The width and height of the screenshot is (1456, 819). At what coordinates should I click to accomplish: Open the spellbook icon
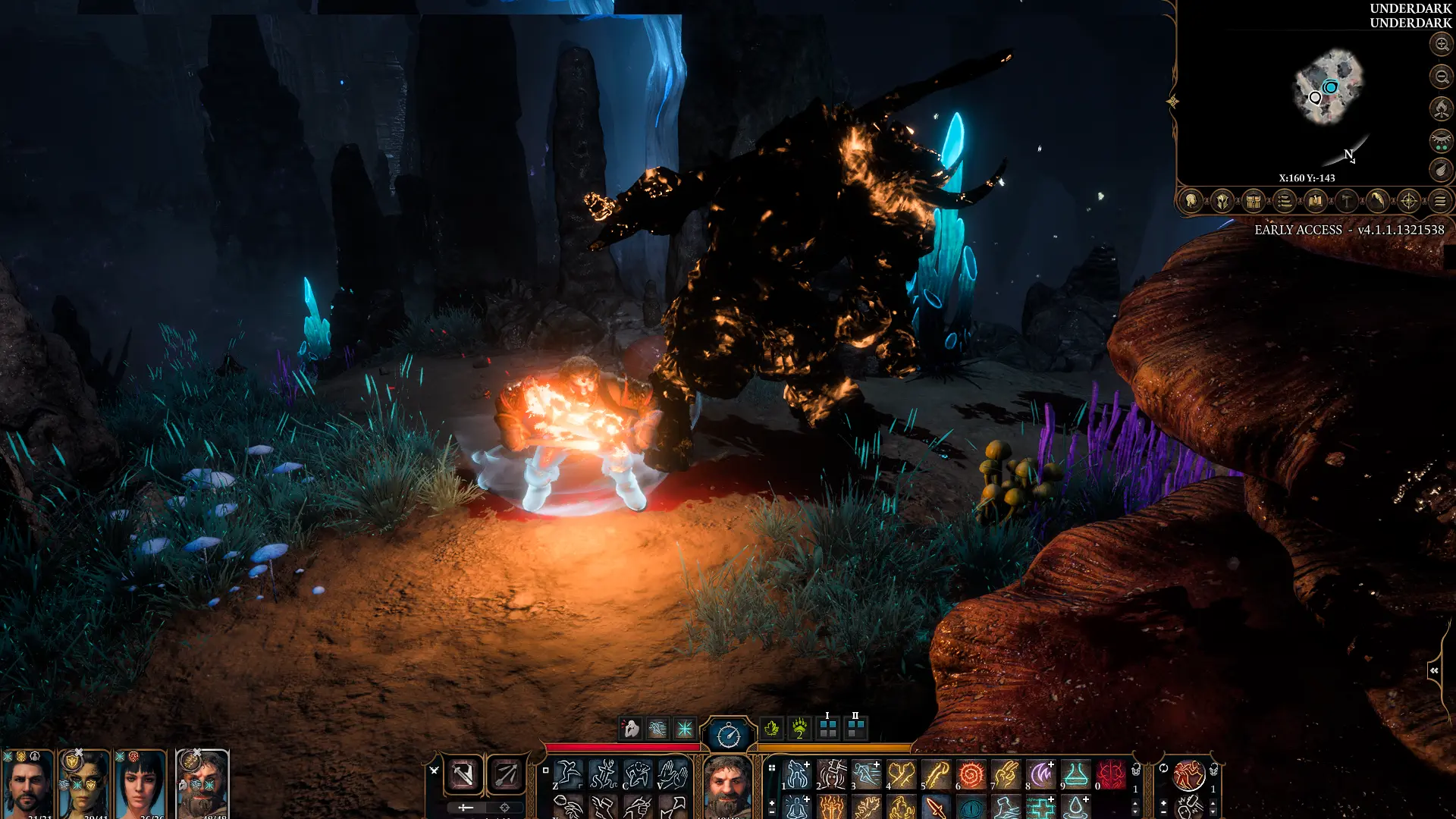1315,201
